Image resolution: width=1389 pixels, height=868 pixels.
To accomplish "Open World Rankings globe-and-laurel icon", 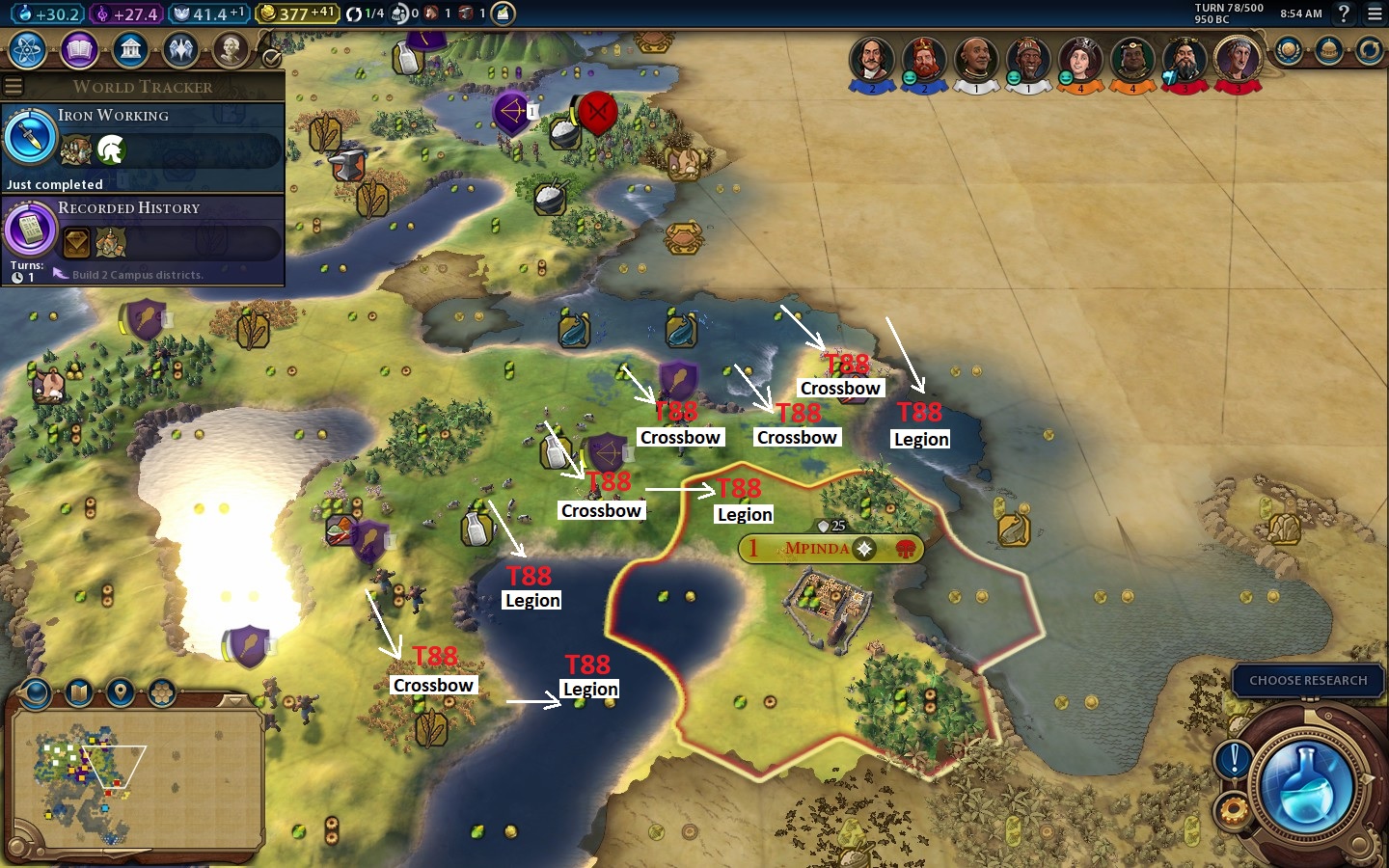I will [x=1289, y=50].
